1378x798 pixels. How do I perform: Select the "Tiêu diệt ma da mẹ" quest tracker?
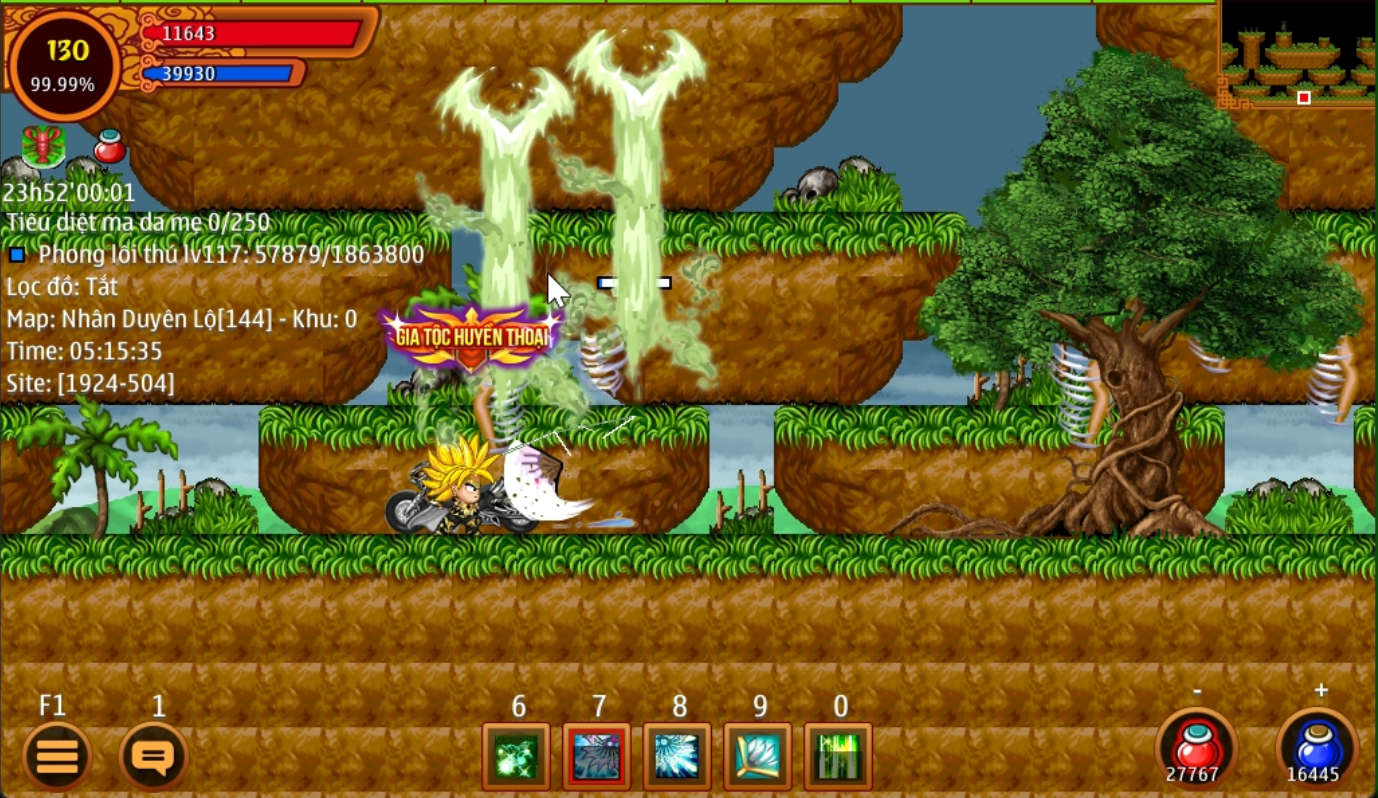pyautogui.click(x=138, y=222)
